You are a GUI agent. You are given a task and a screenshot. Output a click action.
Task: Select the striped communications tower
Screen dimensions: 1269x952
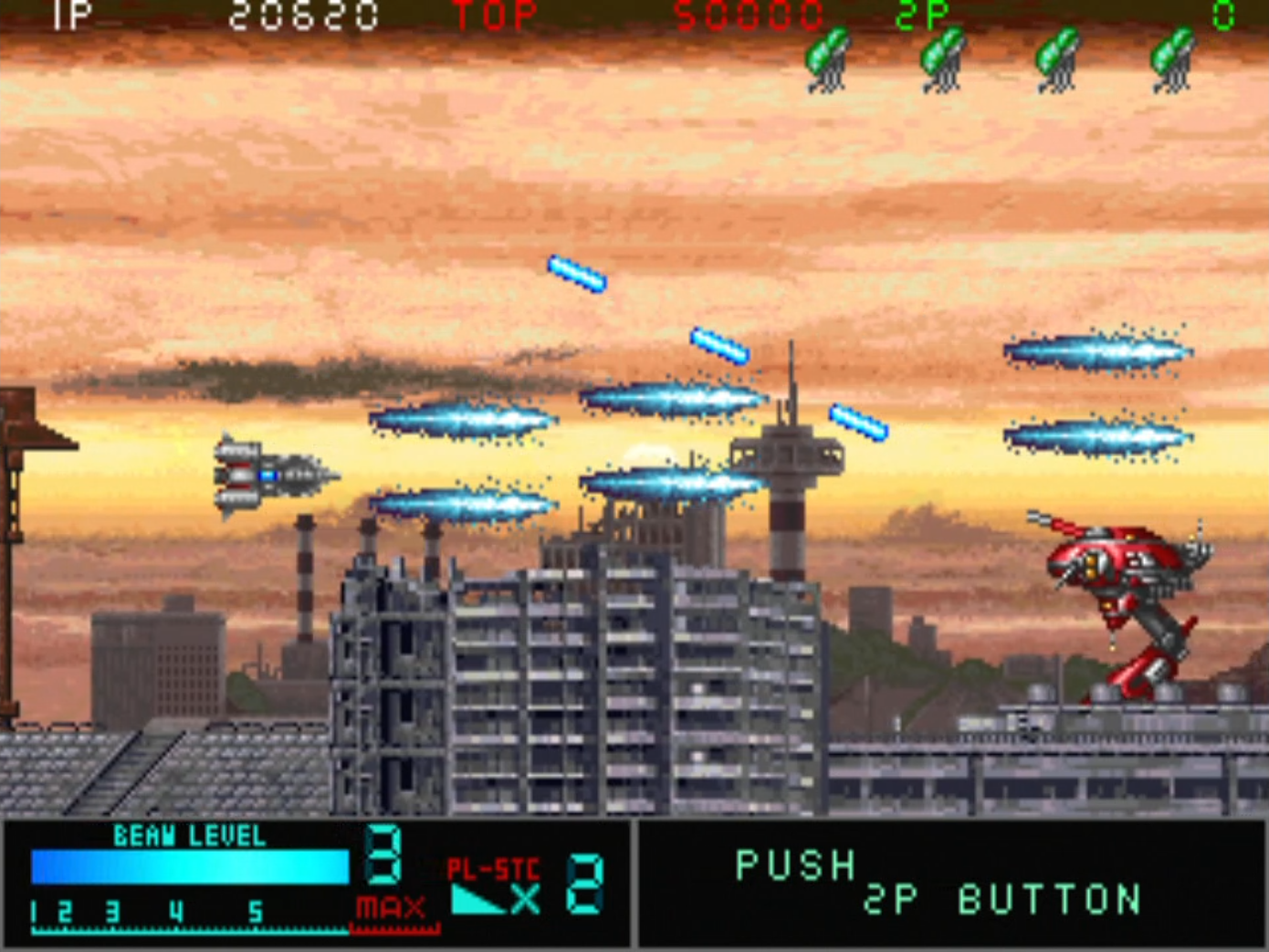point(787,493)
